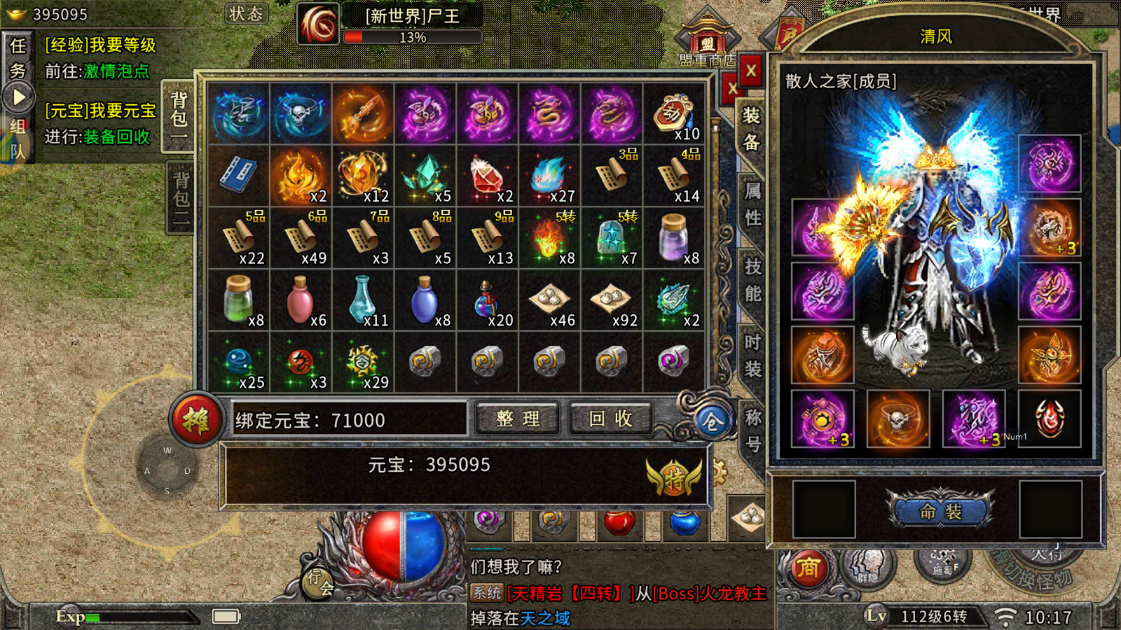Open the 回收 recycle function
The height and width of the screenshot is (630, 1121).
tap(610, 419)
